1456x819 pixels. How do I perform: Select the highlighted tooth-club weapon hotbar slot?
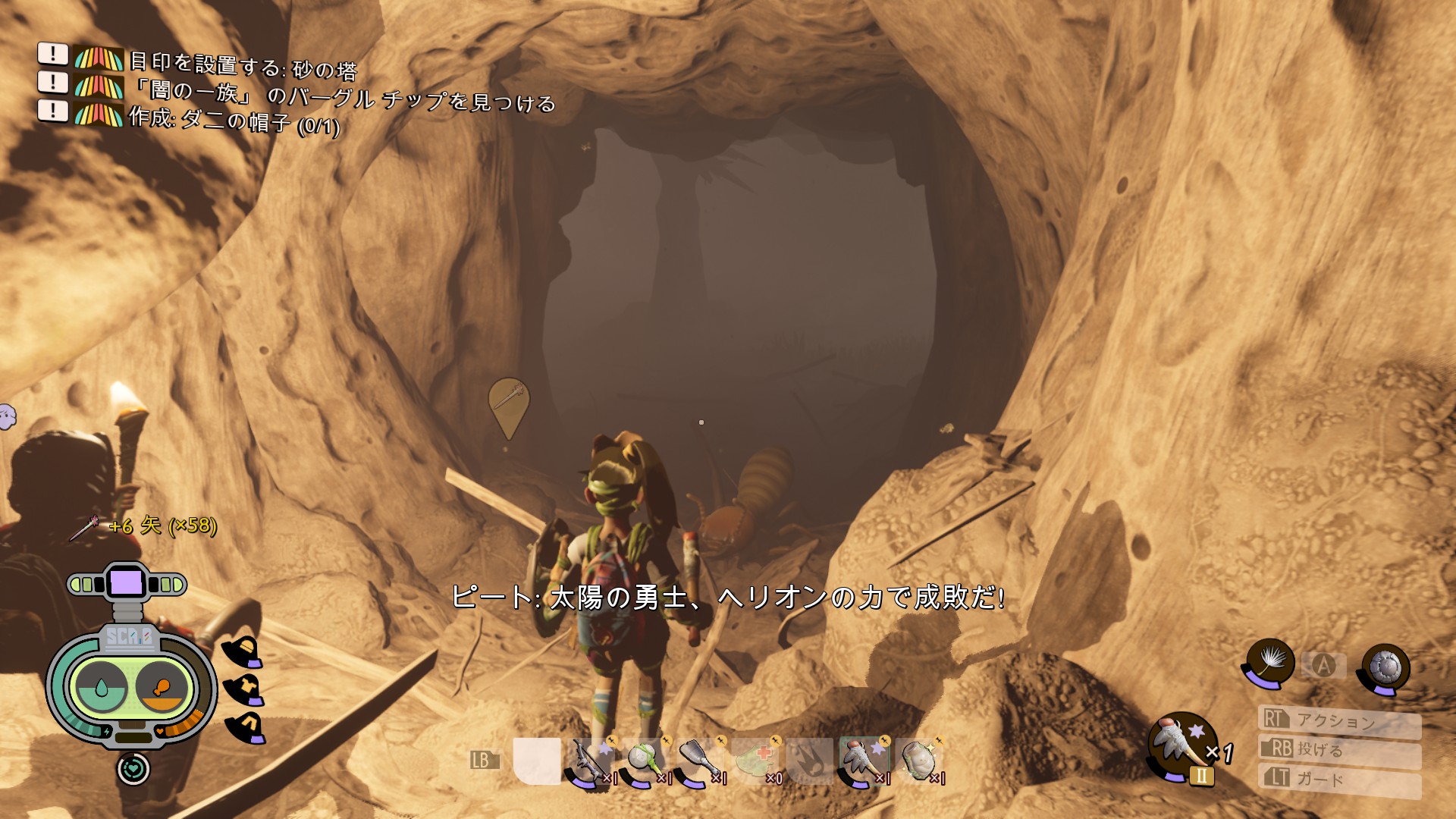point(864,761)
